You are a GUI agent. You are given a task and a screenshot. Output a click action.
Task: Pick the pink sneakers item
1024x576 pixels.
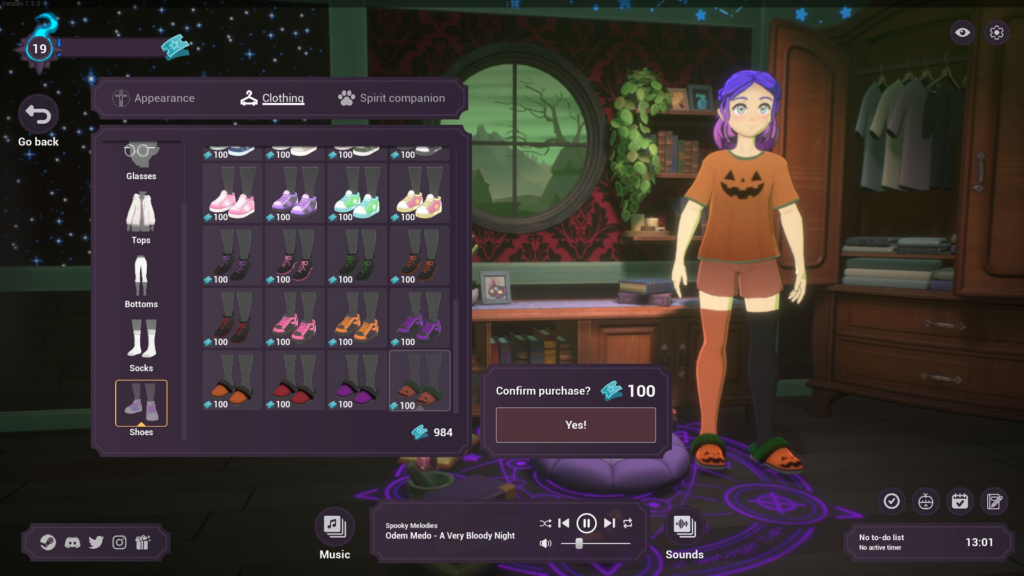click(232, 195)
